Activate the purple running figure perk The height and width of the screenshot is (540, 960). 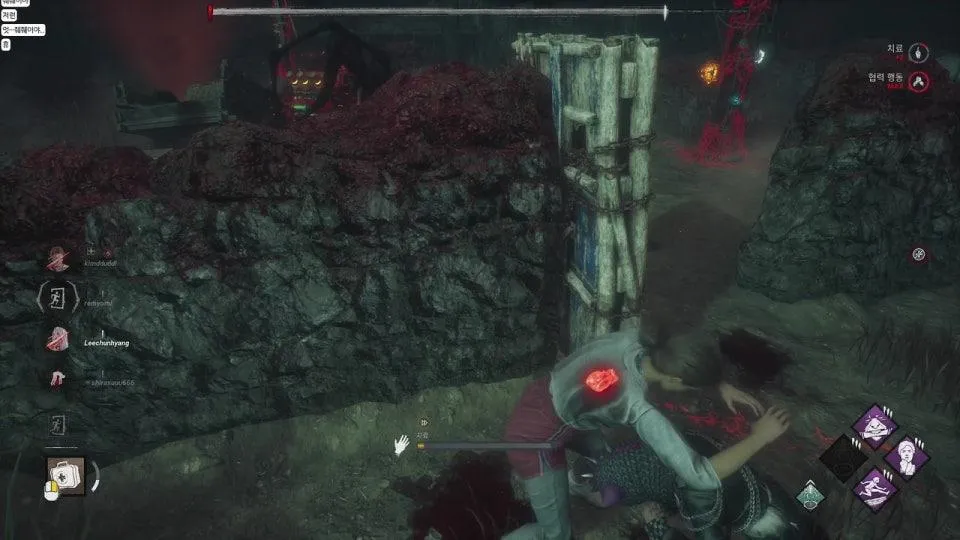[874, 489]
